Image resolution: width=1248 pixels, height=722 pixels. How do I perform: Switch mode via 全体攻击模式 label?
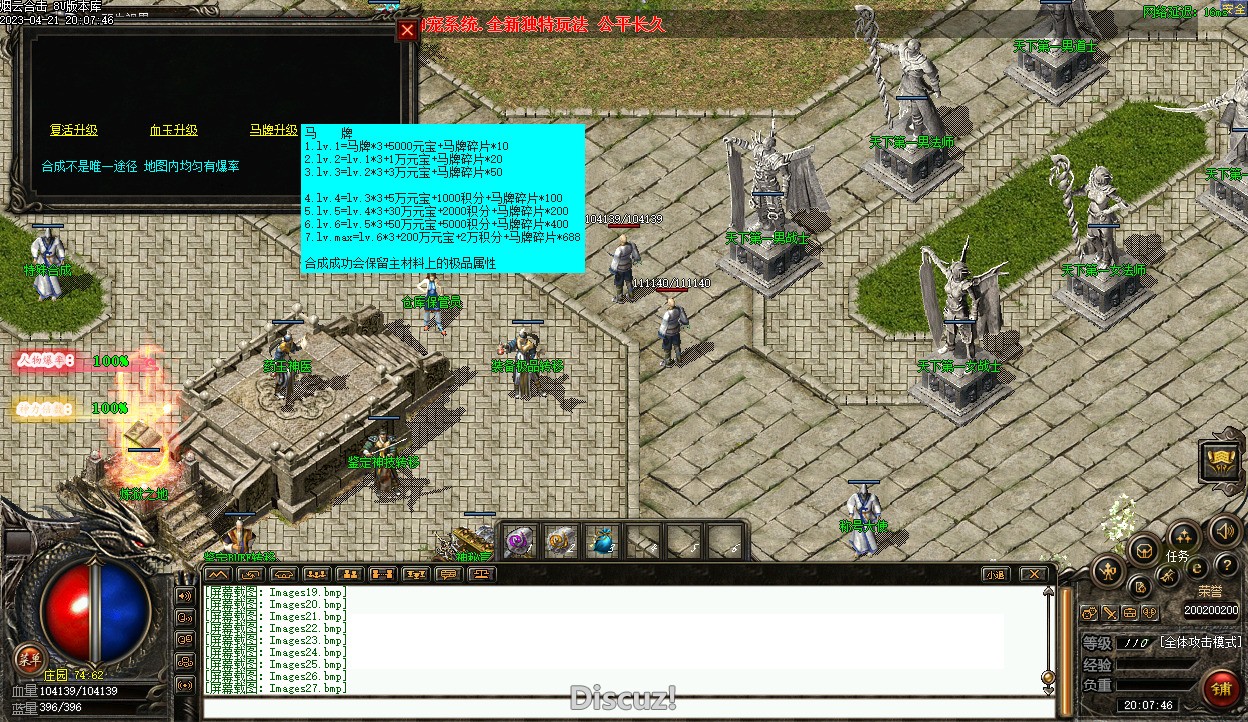[x=1200, y=642]
